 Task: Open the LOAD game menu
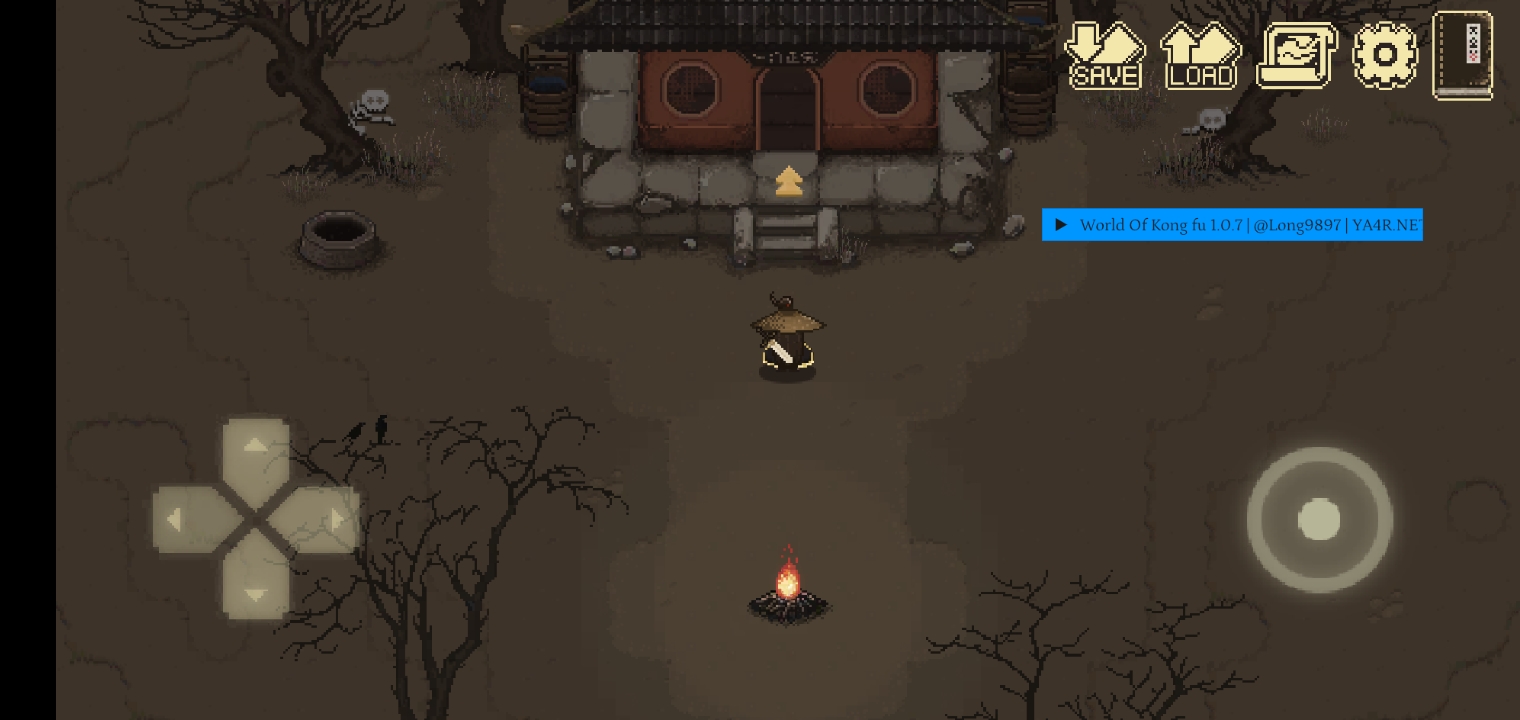1200,56
